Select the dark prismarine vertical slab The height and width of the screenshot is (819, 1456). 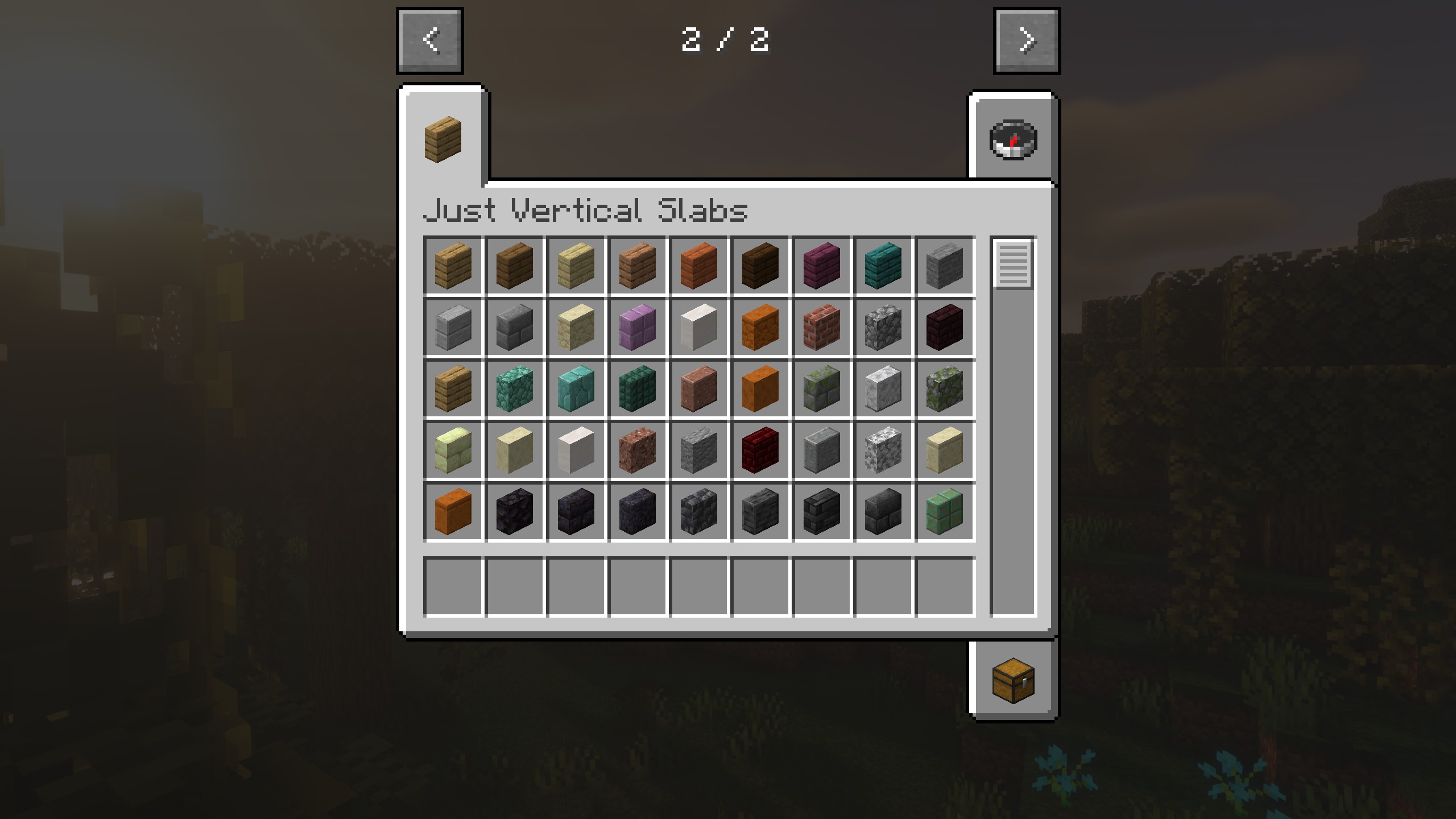[x=637, y=388]
